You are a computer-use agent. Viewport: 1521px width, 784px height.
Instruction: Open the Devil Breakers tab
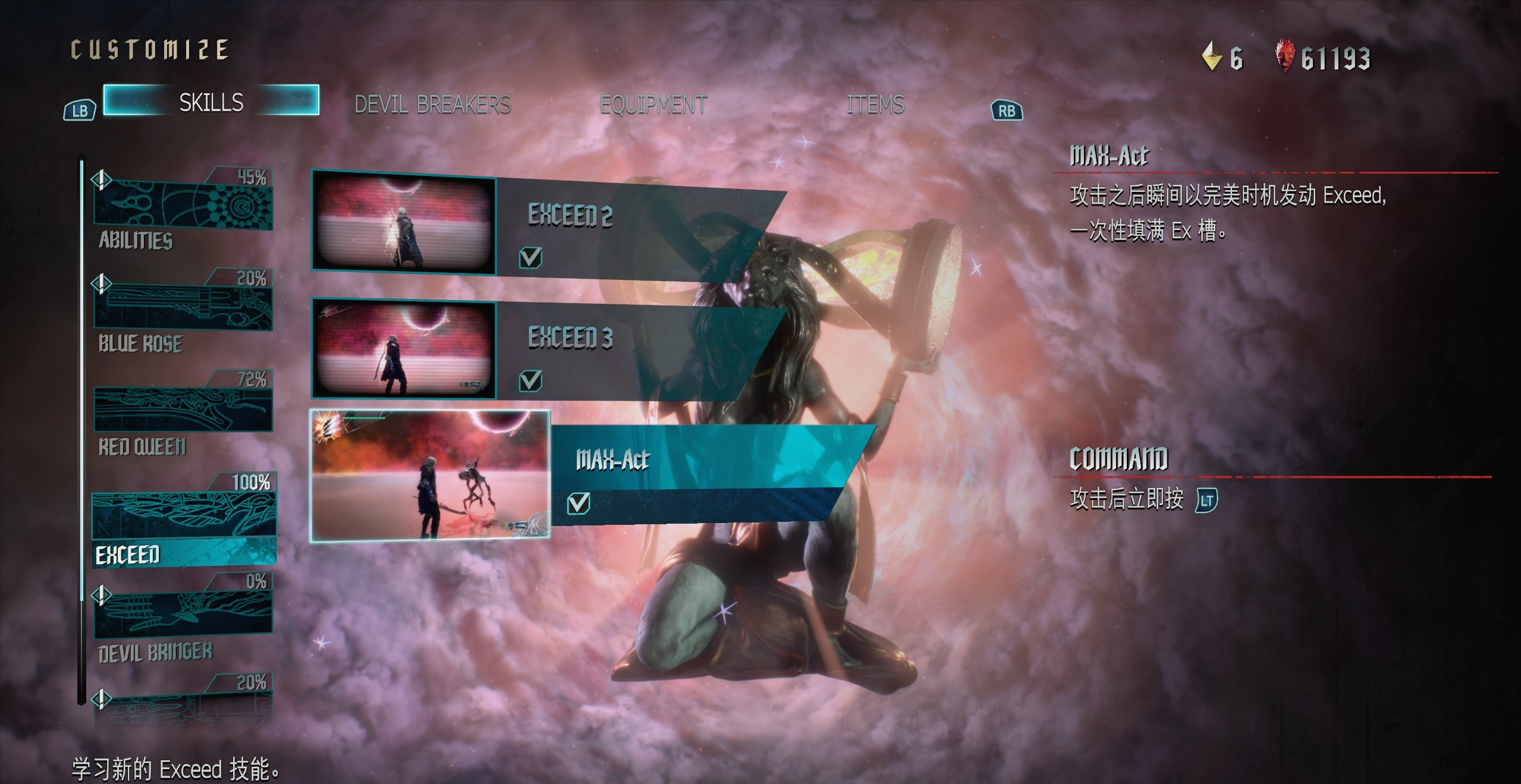point(432,105)
